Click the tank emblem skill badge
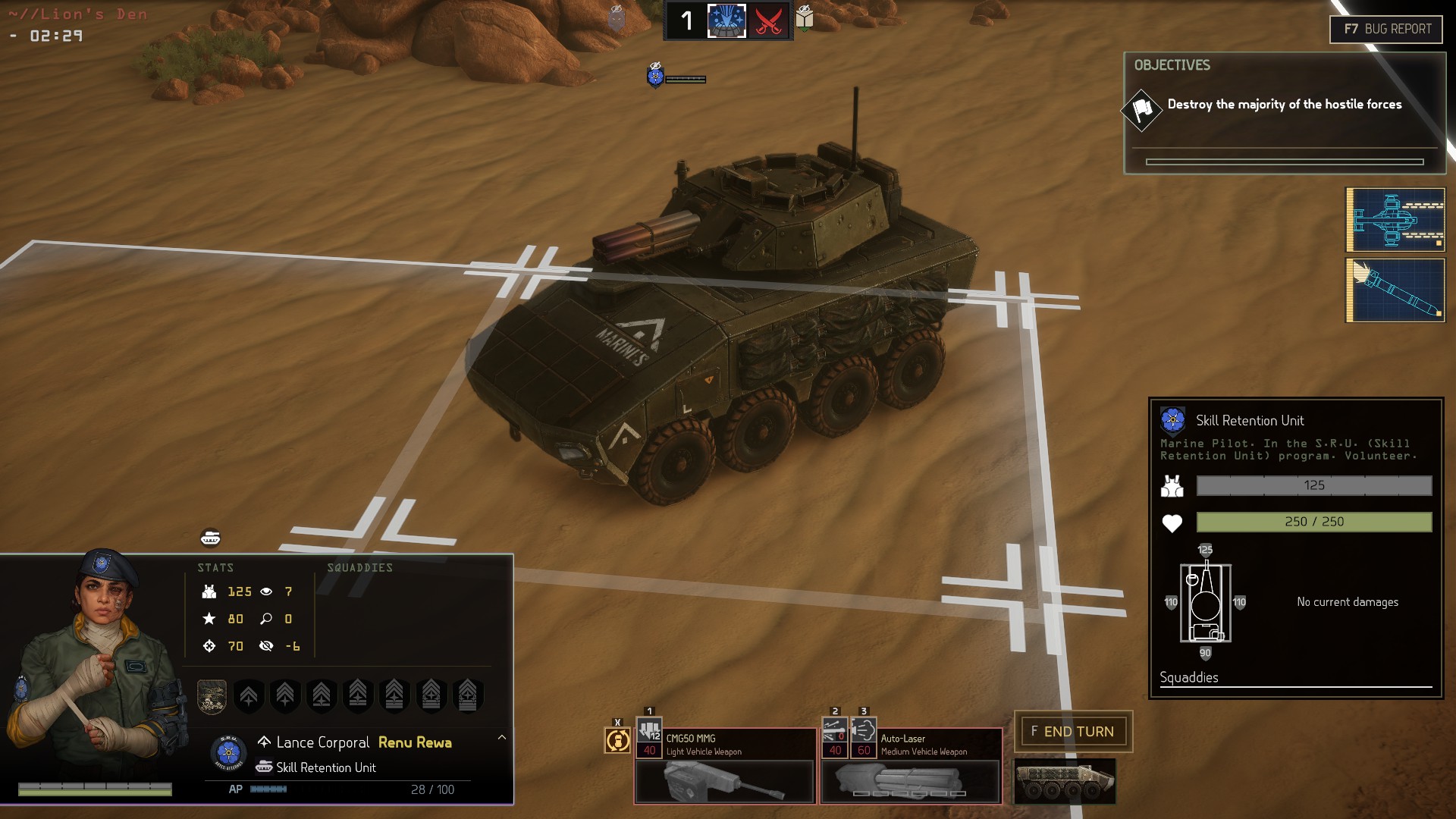This screenshot has height=819, width=1456. (212, 695)
